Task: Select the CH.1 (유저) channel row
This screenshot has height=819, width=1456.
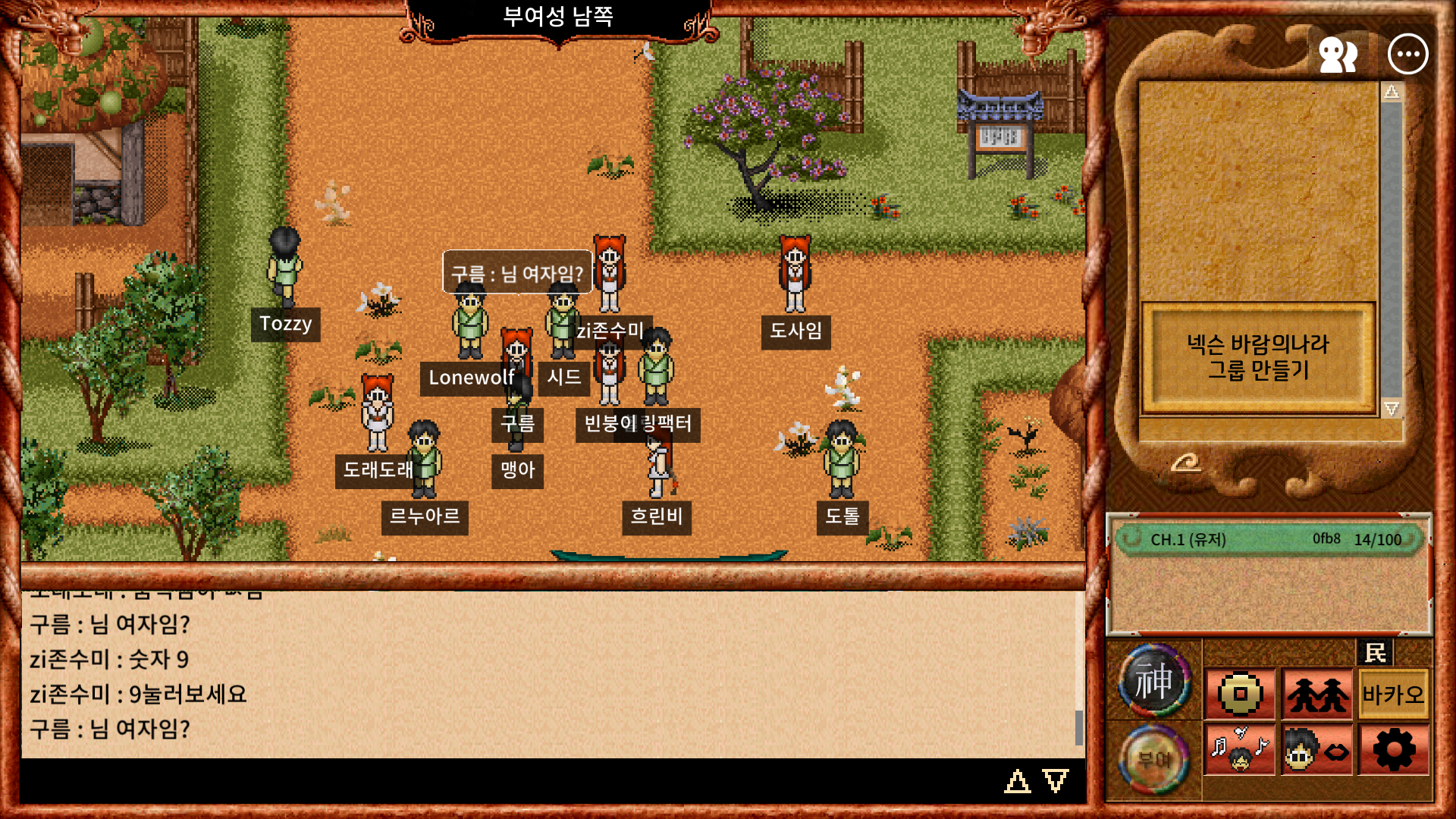Action: tap(1268, 539)
